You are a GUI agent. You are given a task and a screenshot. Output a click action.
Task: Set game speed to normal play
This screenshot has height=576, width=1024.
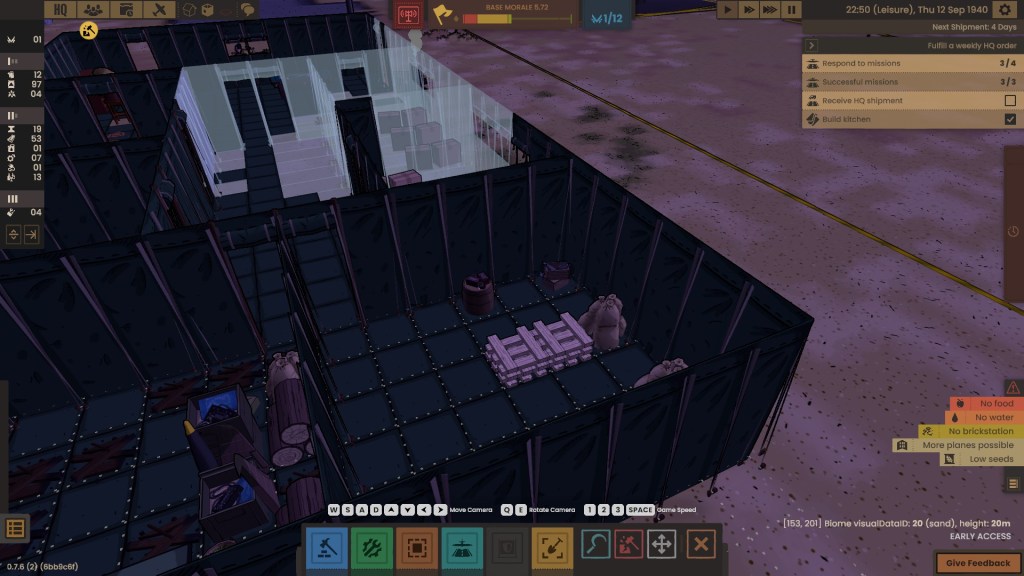[x=729, y=10]
